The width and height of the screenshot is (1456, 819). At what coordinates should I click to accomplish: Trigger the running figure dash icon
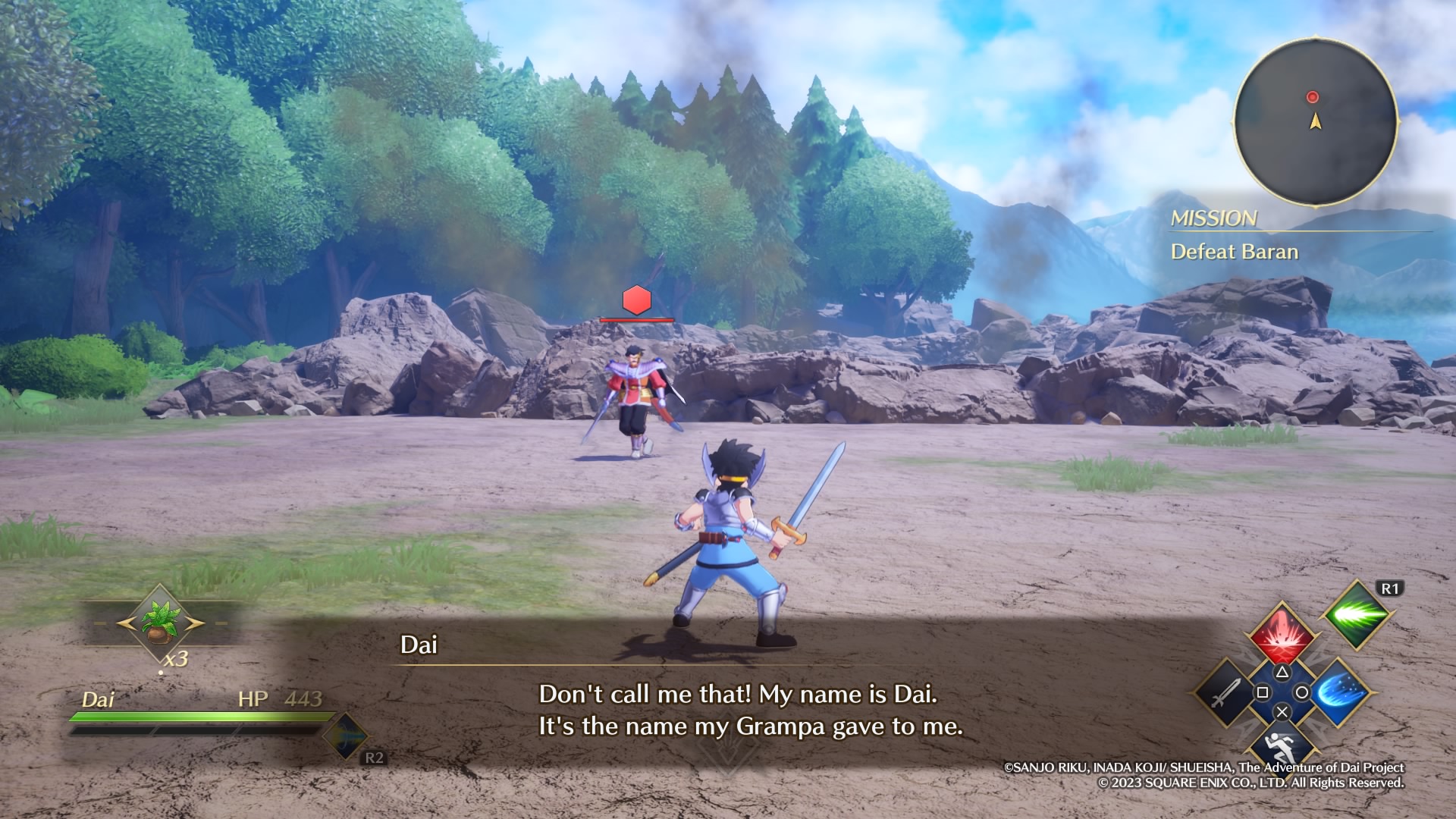coord(1282,745)
